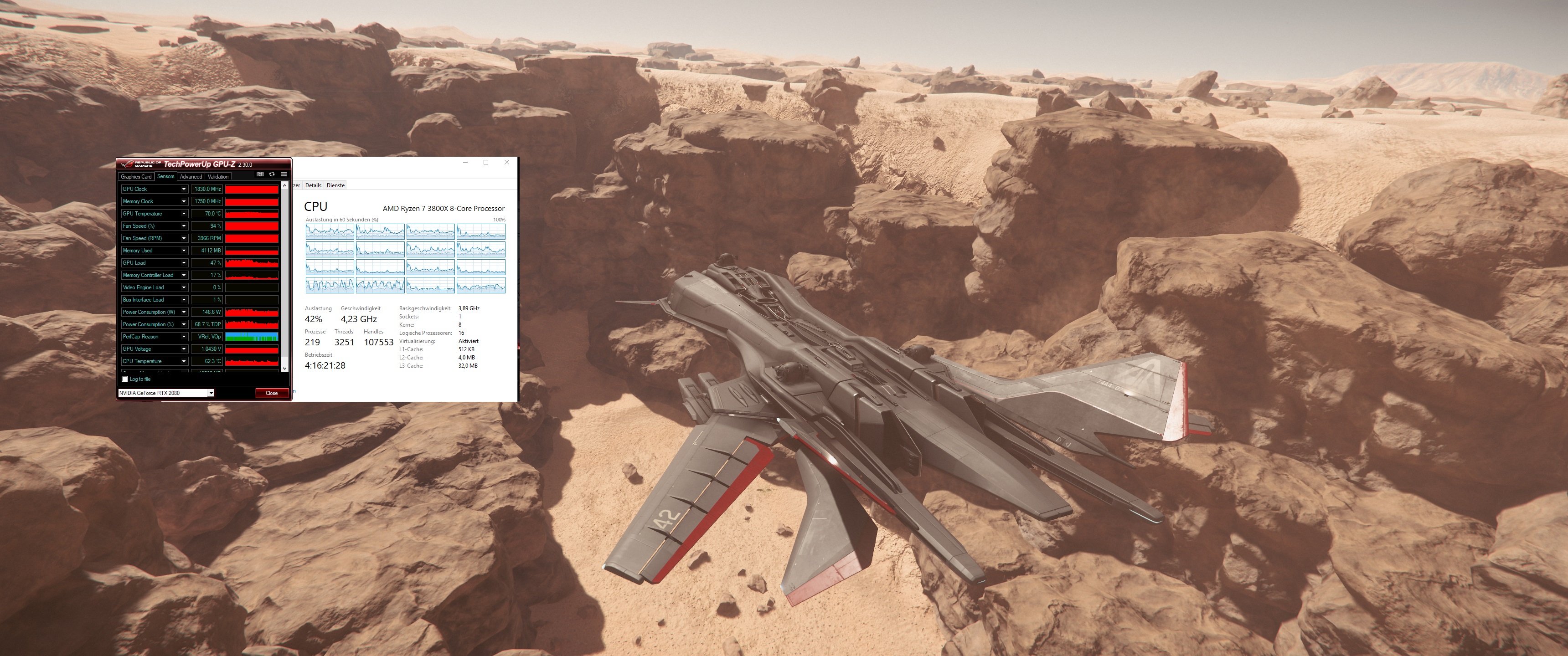The height and width of the screenshot is (656, 1568).
Task: Open the PerfCap Reason dropdown
Action: (x=185, y=337)
